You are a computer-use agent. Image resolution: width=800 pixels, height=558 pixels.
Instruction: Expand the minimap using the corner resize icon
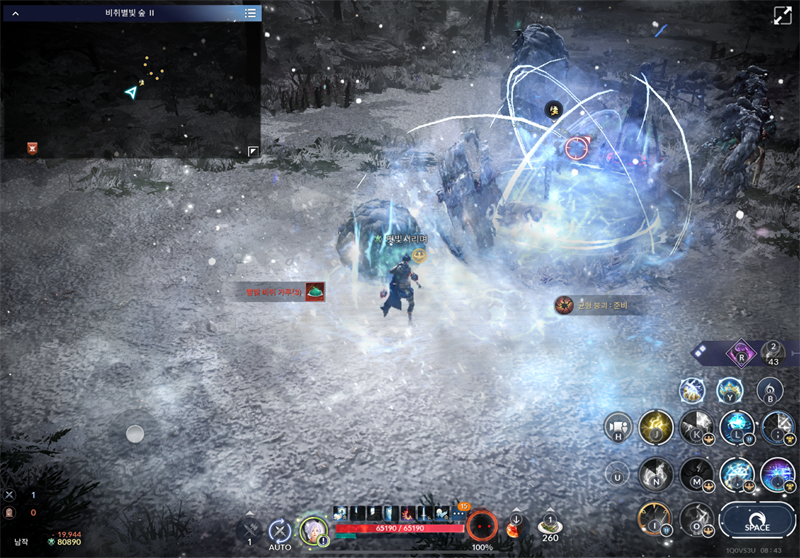(x=253, y=151)
